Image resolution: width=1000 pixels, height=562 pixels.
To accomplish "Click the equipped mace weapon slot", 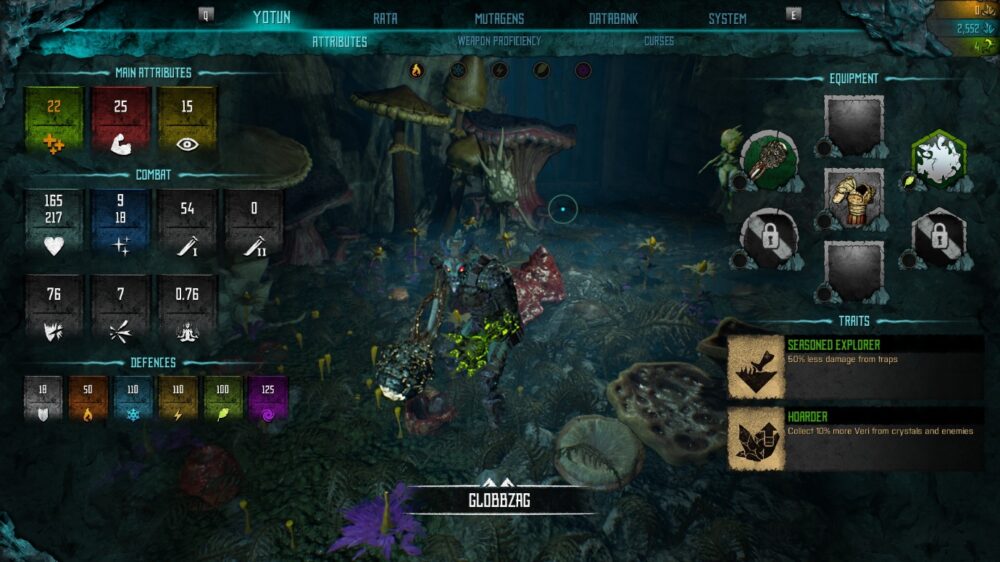I will click(768, 160).
